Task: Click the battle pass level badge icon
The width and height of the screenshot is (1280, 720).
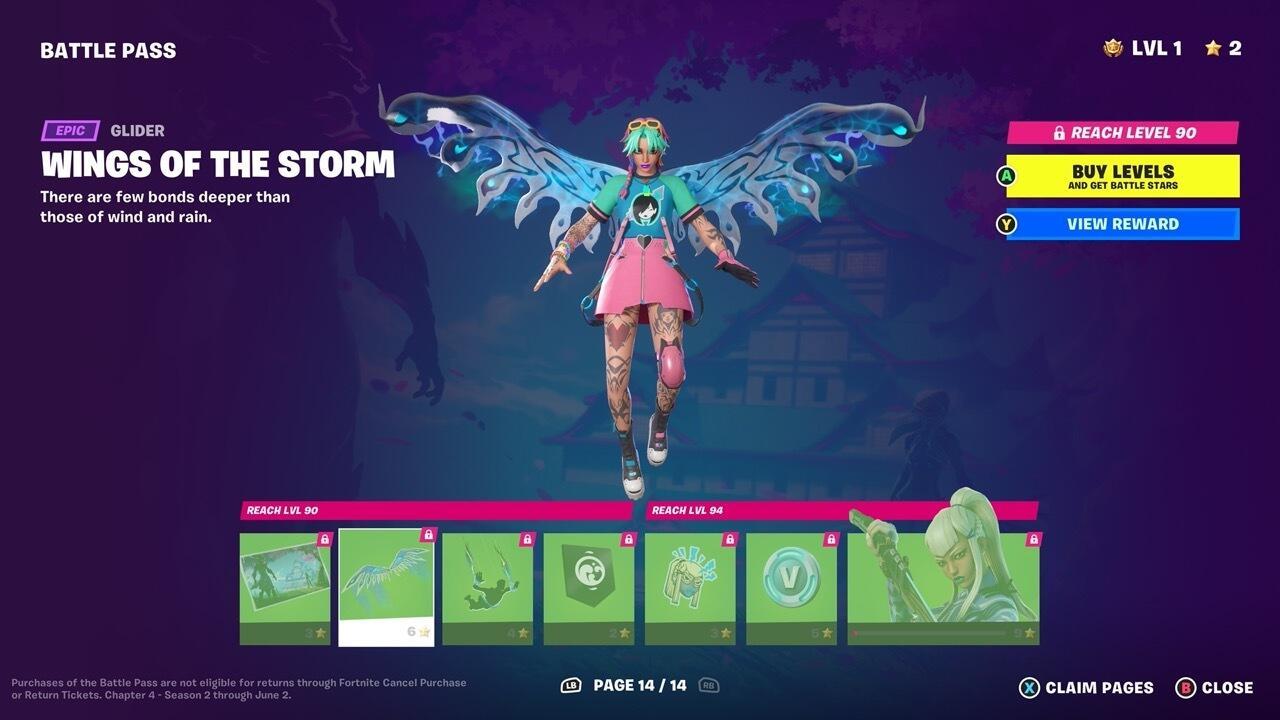Action: coord(1113,46)
